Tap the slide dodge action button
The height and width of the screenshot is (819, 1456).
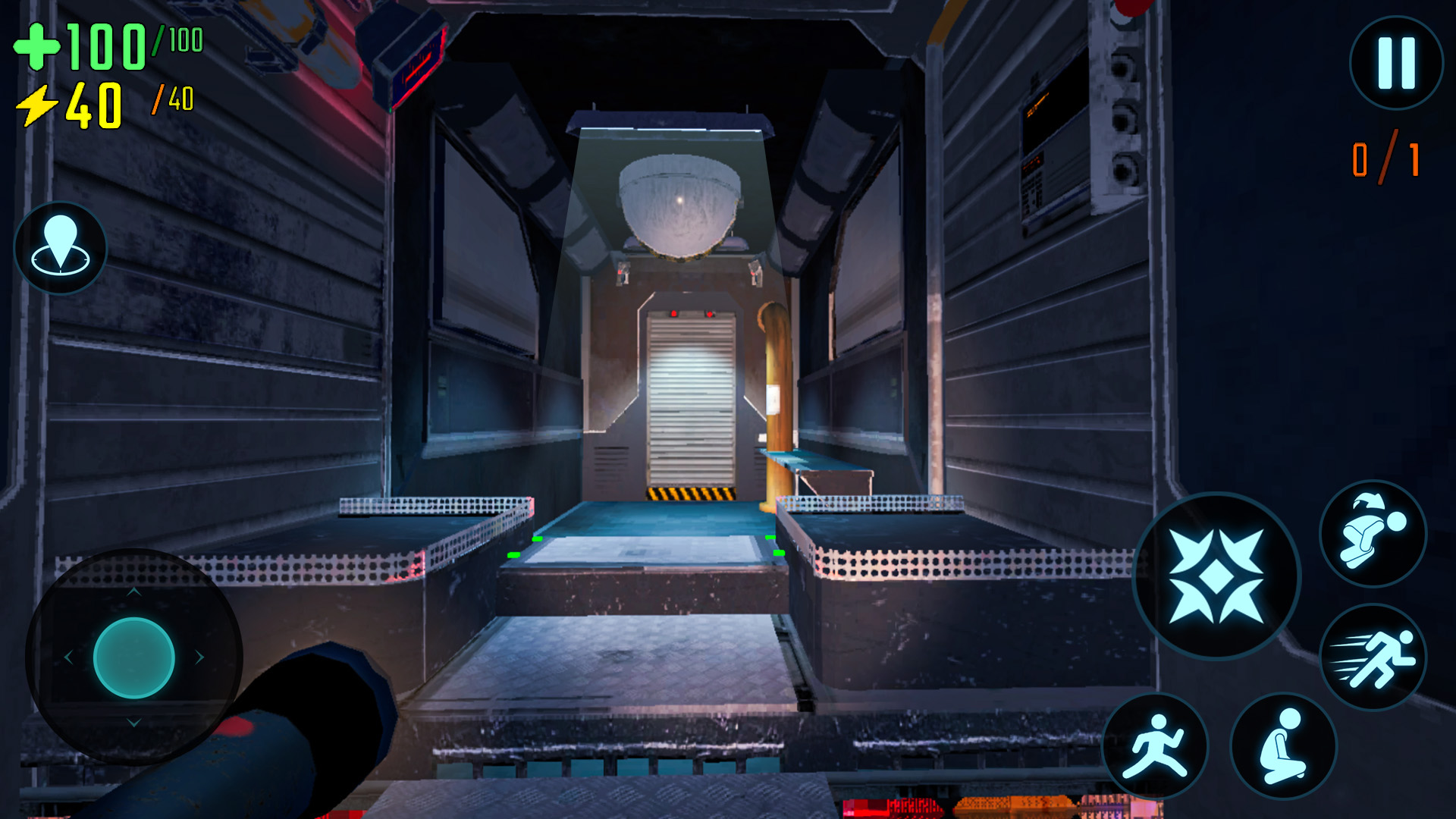(x=1373, y=534)
